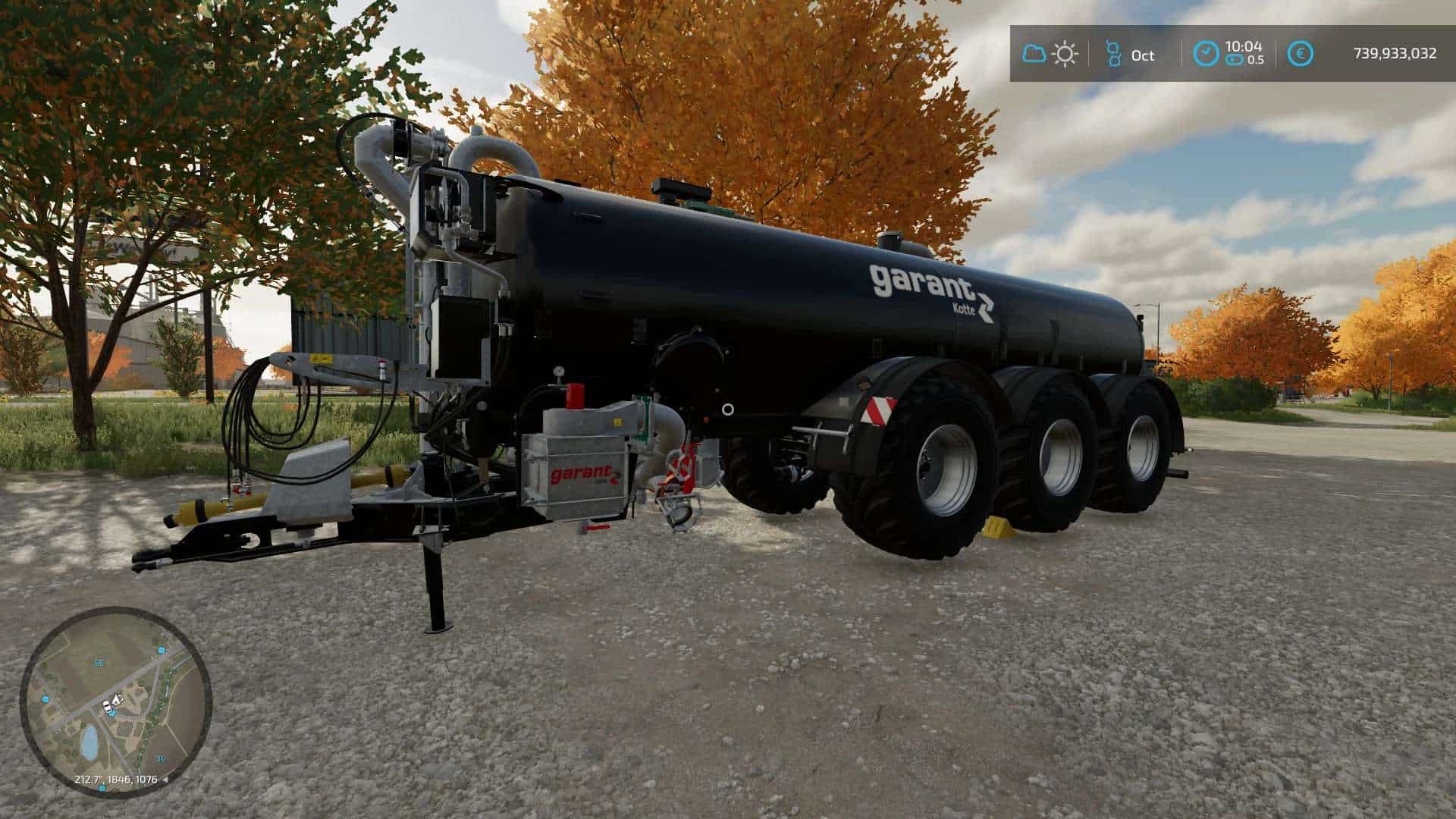The image size is (1456, 819).
Task: Click the weather forecast cloud and sun icon
Action: point(1050,54)
